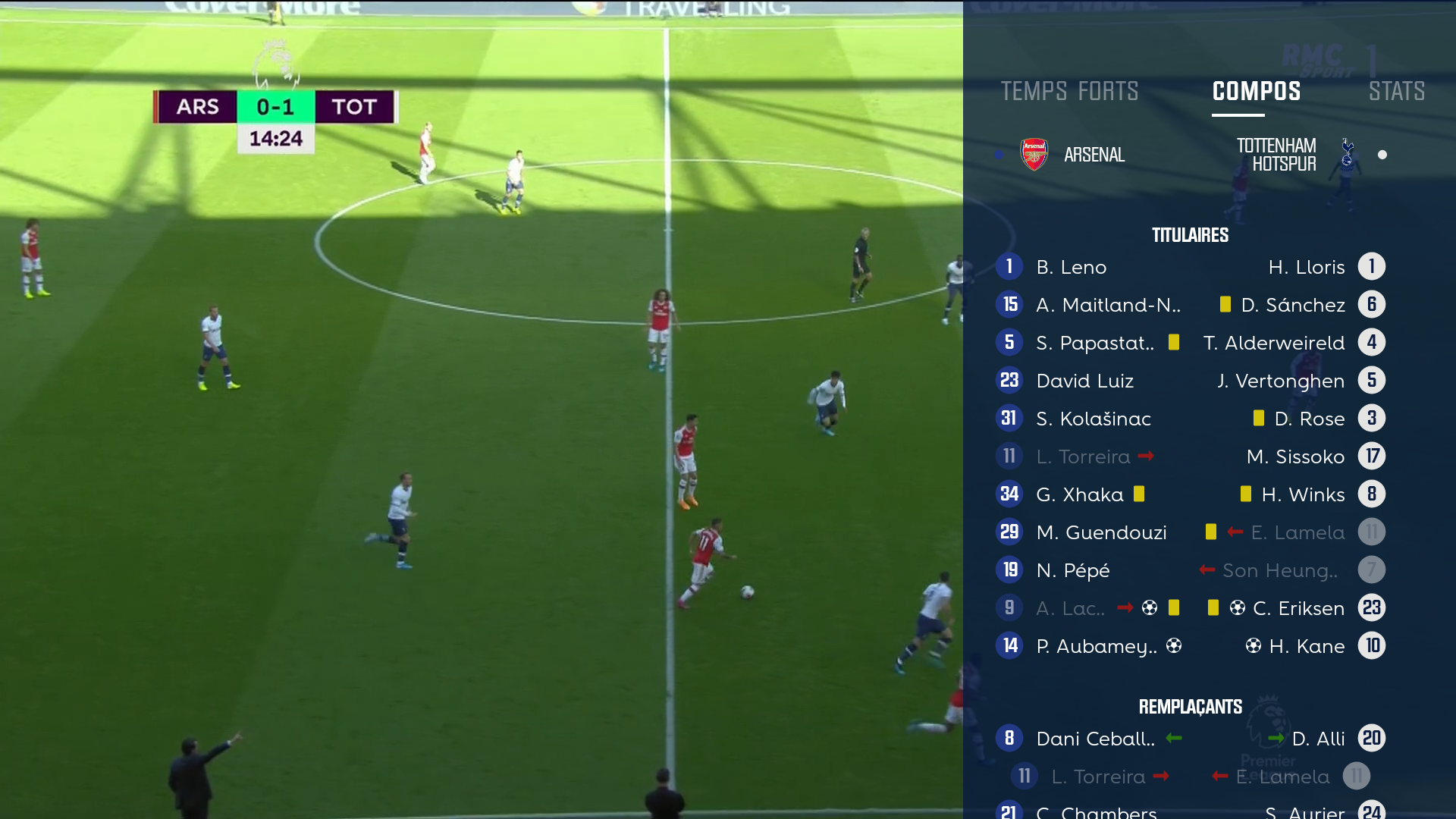The image size is (1456, 819).
Task: Click the red substitution arrow next to L. Torreira
Action: pos(1146,456)
